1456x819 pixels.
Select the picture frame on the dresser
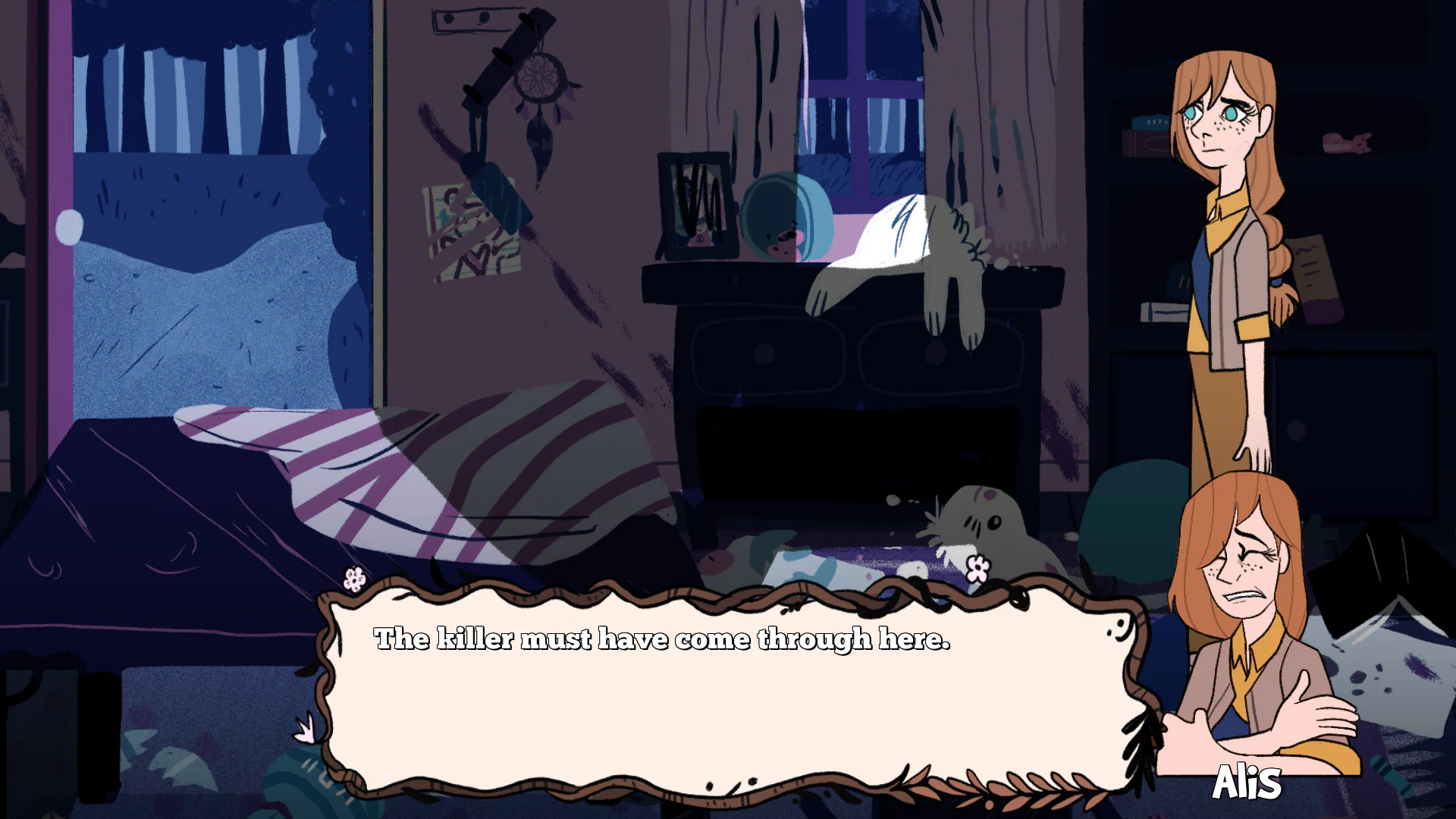coord(694,205)
